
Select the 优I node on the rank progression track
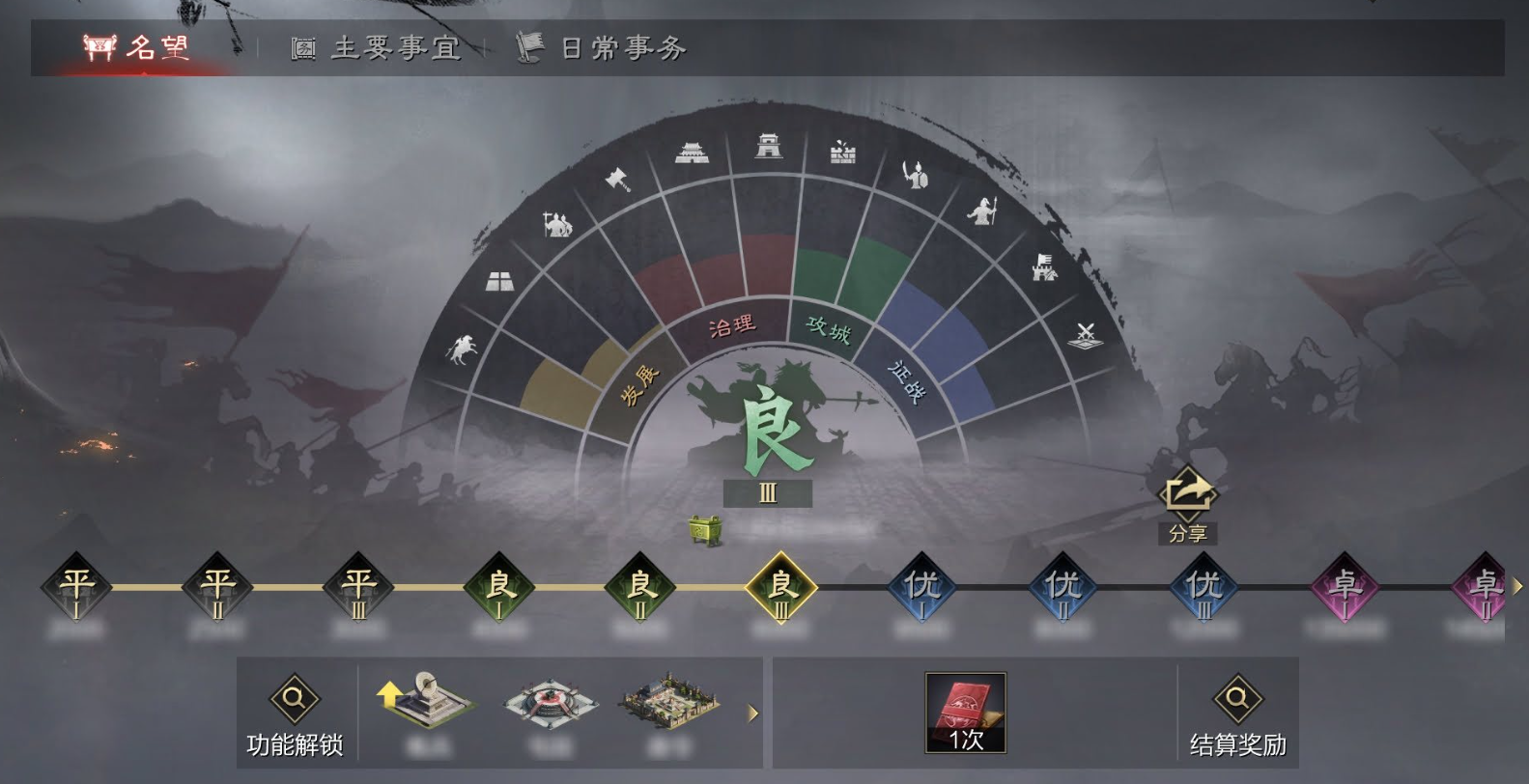coord(923,587)
